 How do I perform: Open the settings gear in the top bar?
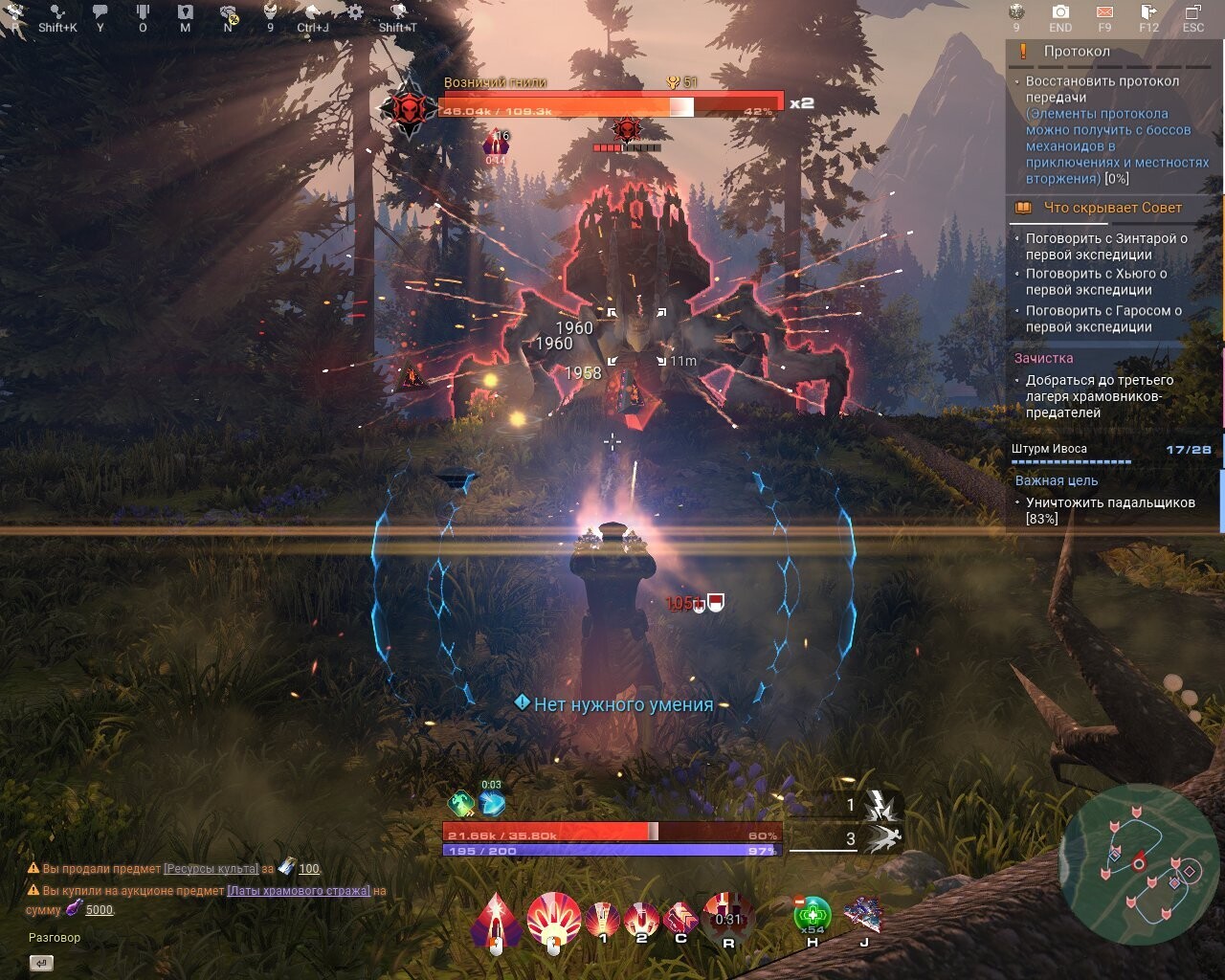[355, 11]
